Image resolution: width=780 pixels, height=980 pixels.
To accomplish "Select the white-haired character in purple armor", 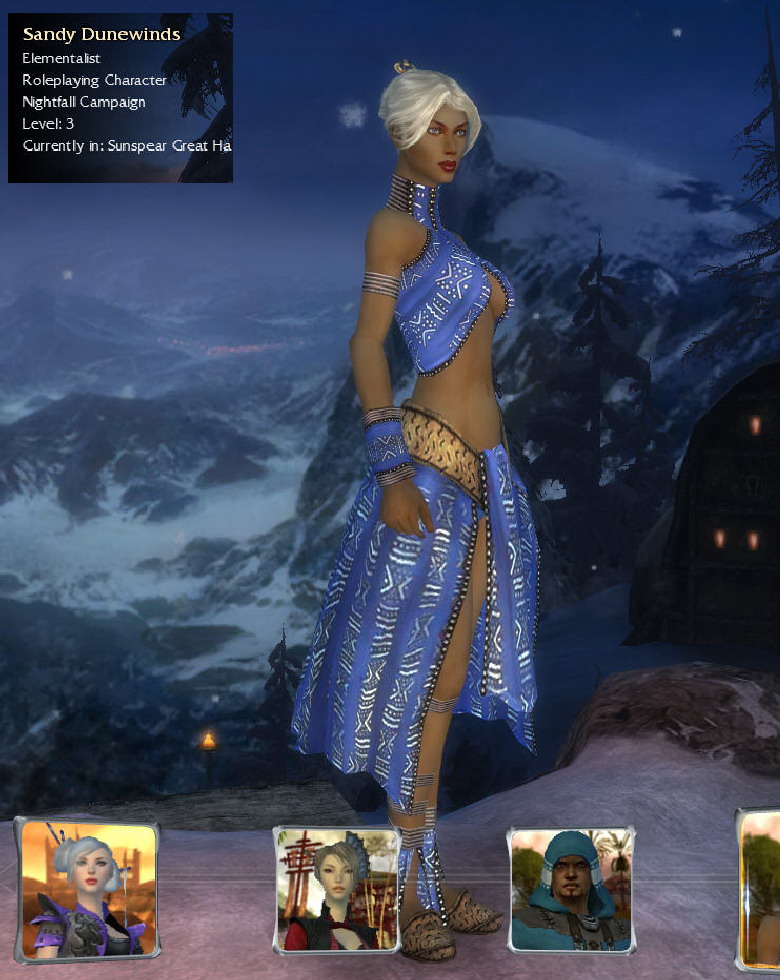I will tap(88, 889).
